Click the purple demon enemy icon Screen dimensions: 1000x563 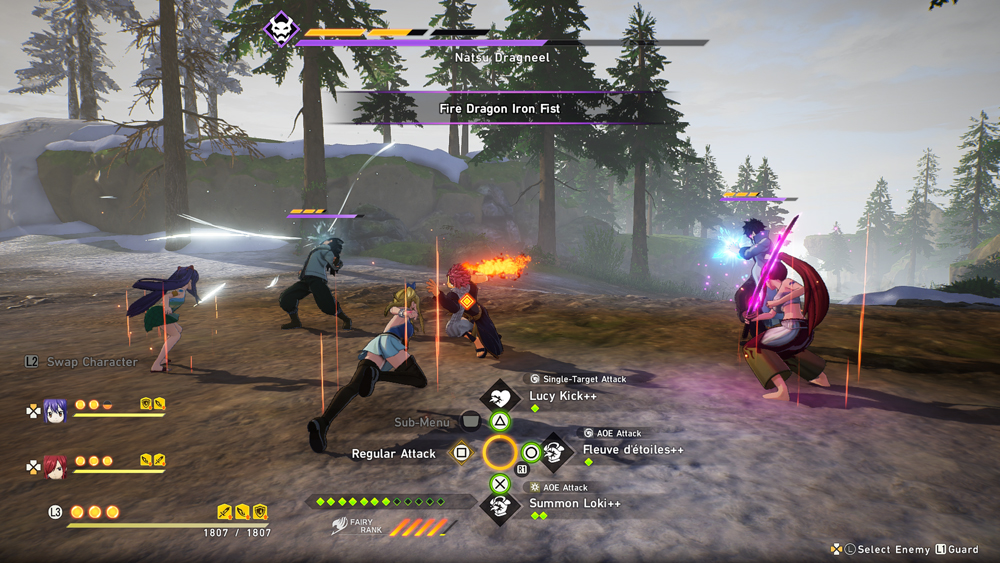click(280, 29)
